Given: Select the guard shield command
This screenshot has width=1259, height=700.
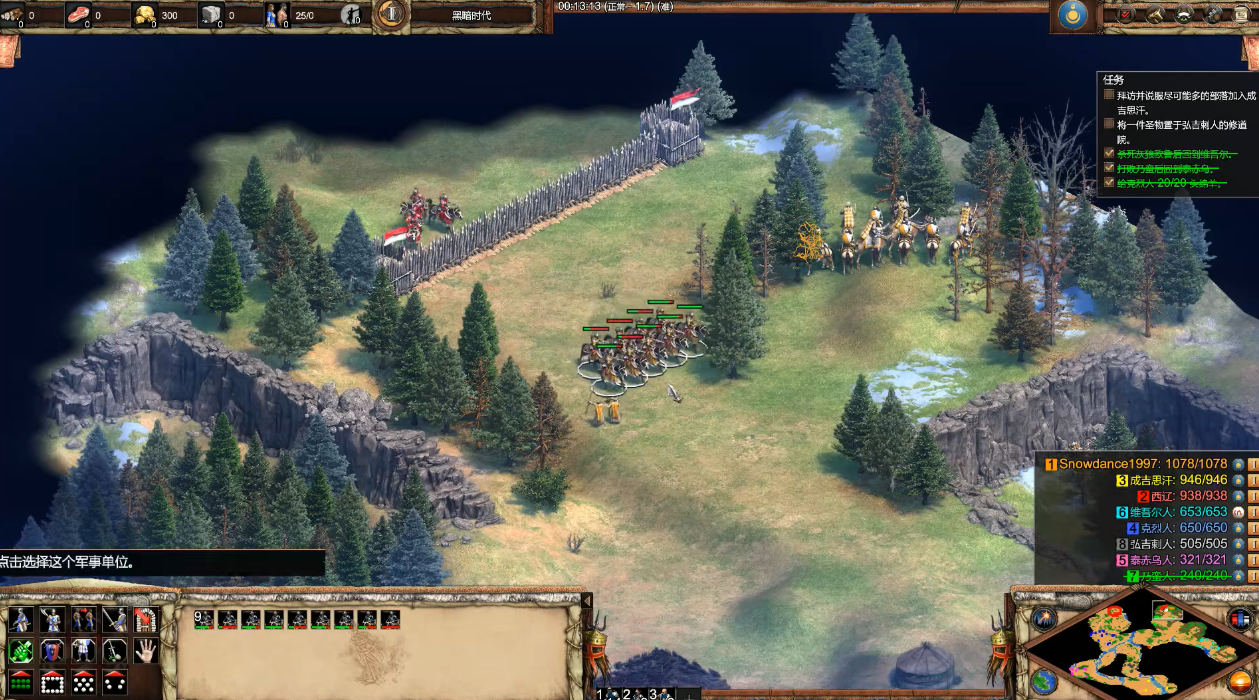Looking at the screenshot, I should tap(52, 651).
